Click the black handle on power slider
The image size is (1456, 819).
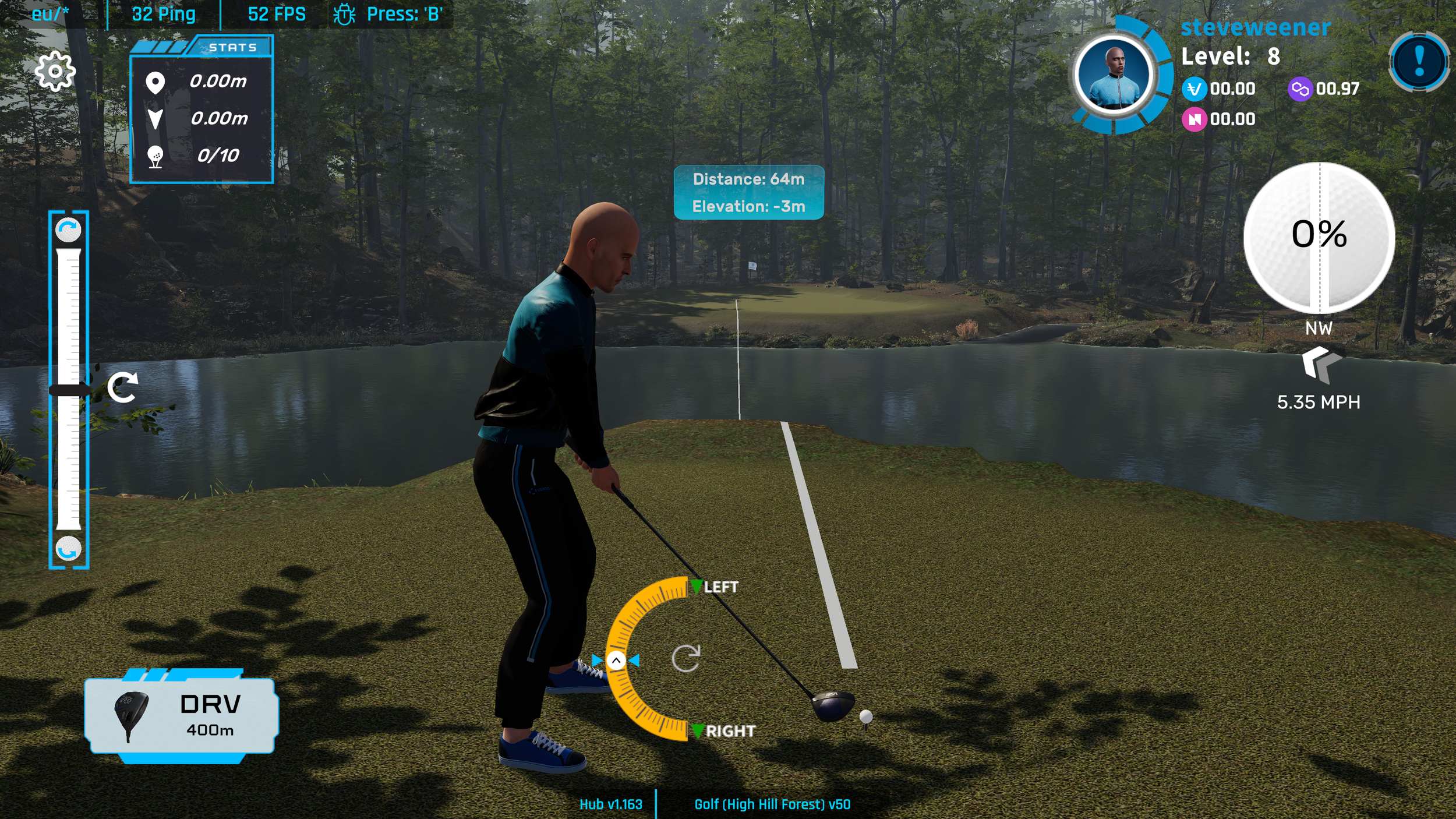click(x=69, y=390)
